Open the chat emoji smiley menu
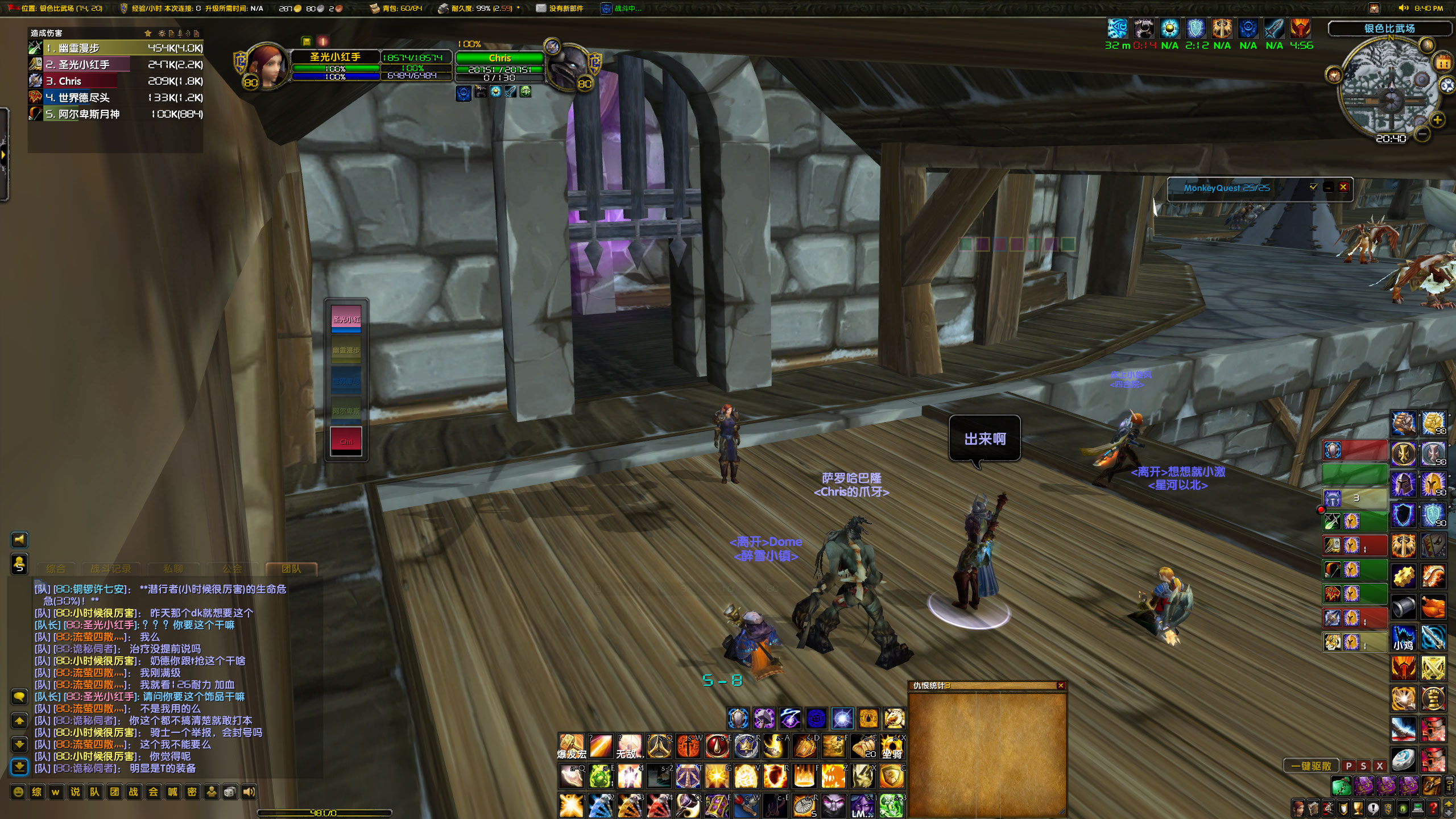1456x819 pixels. click(18, 792)
